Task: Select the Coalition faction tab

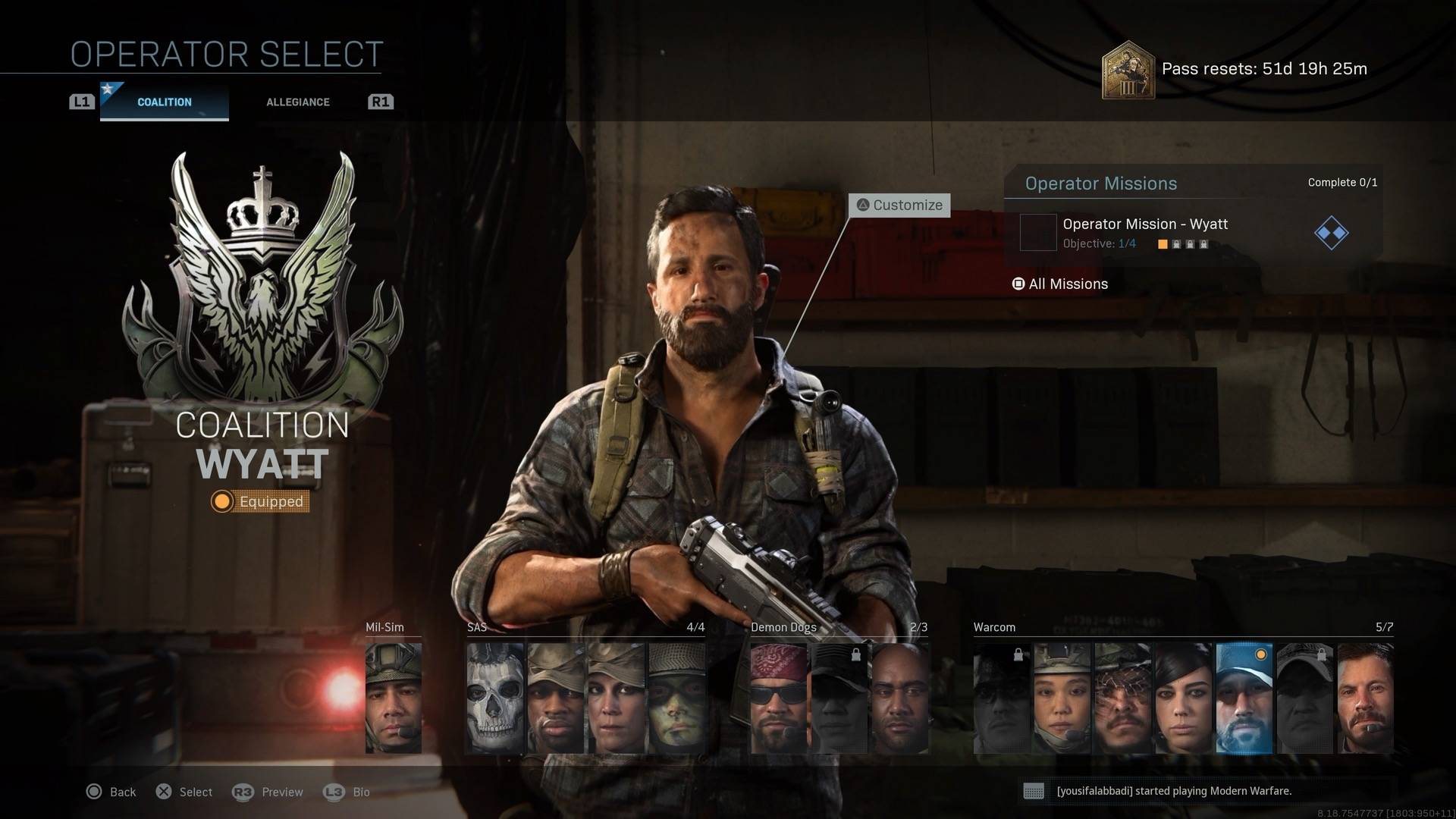Action: [x=164, y=102]
